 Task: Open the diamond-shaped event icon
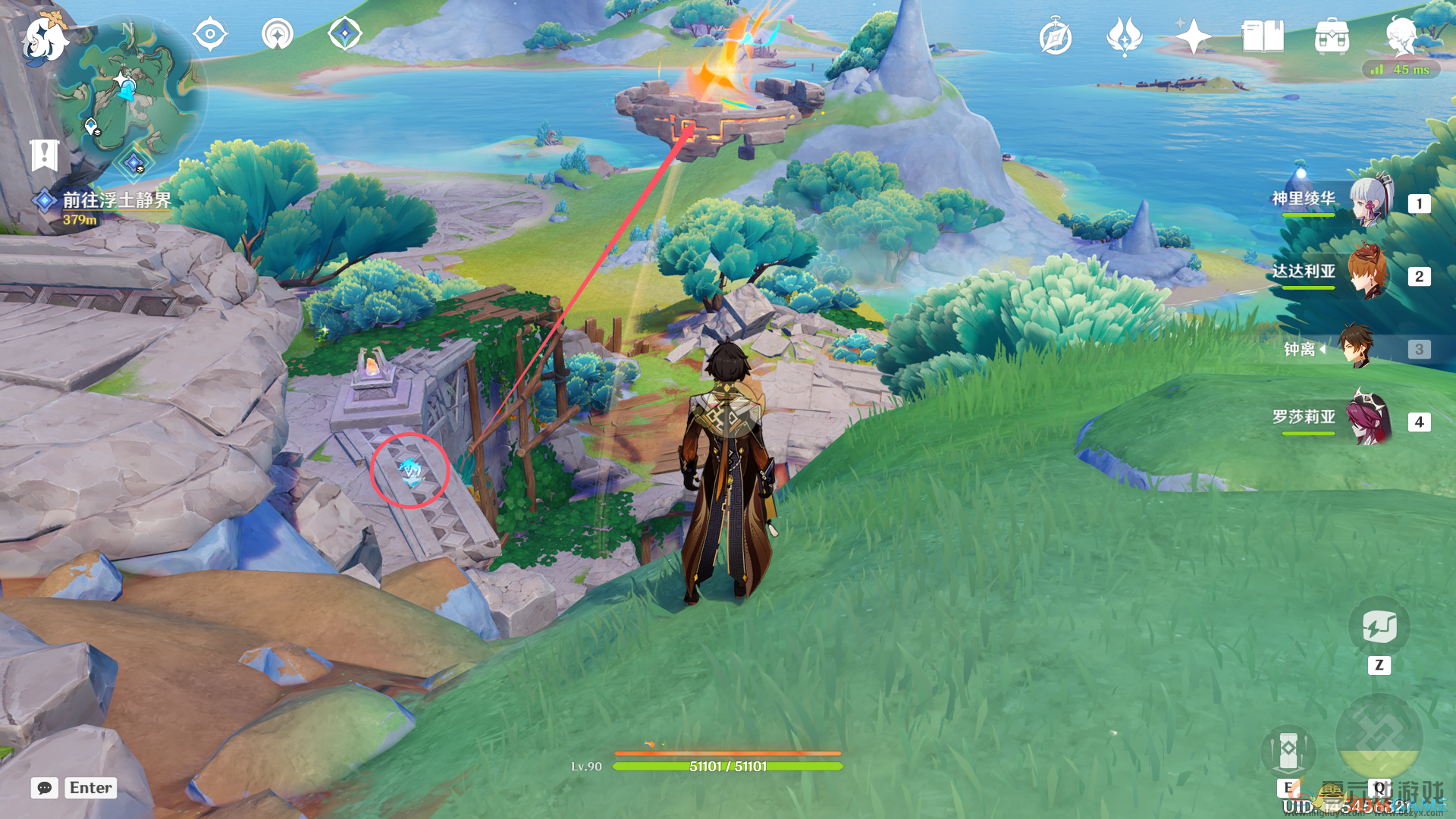pos(344,34)
